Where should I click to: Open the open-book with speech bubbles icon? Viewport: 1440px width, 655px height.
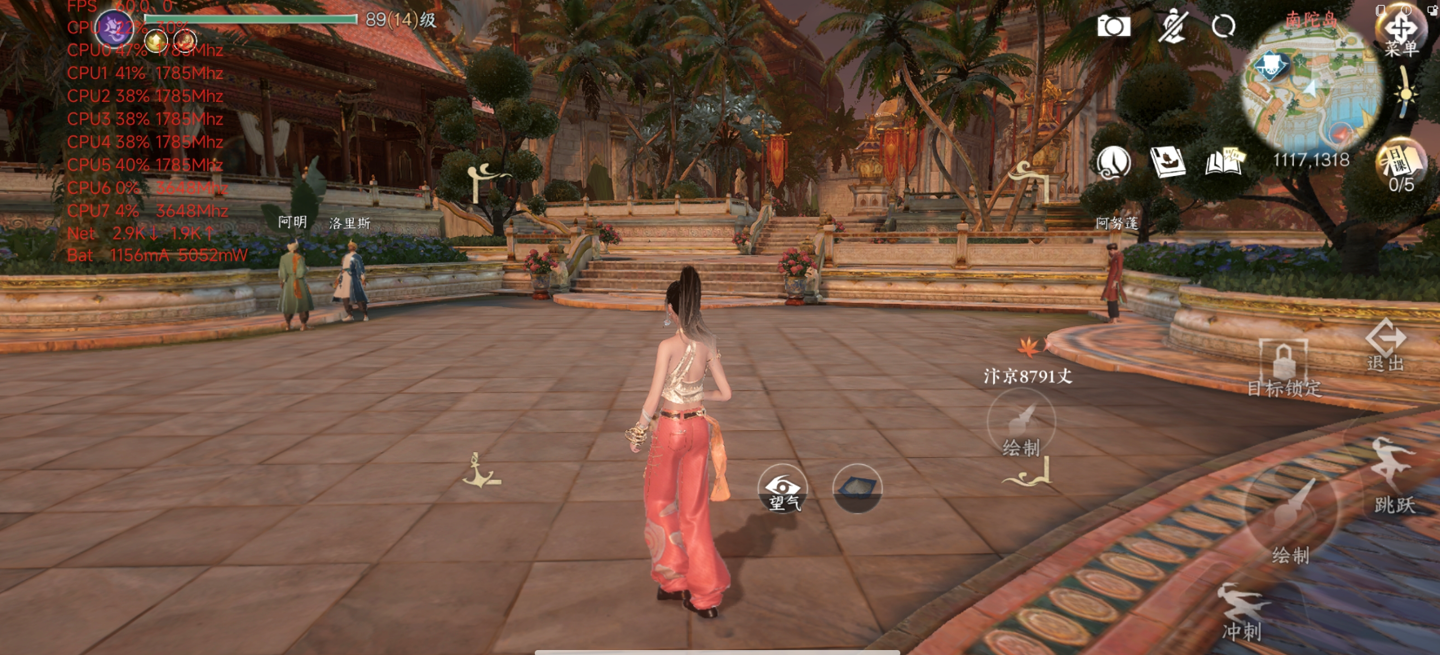tap(1224, 162)
